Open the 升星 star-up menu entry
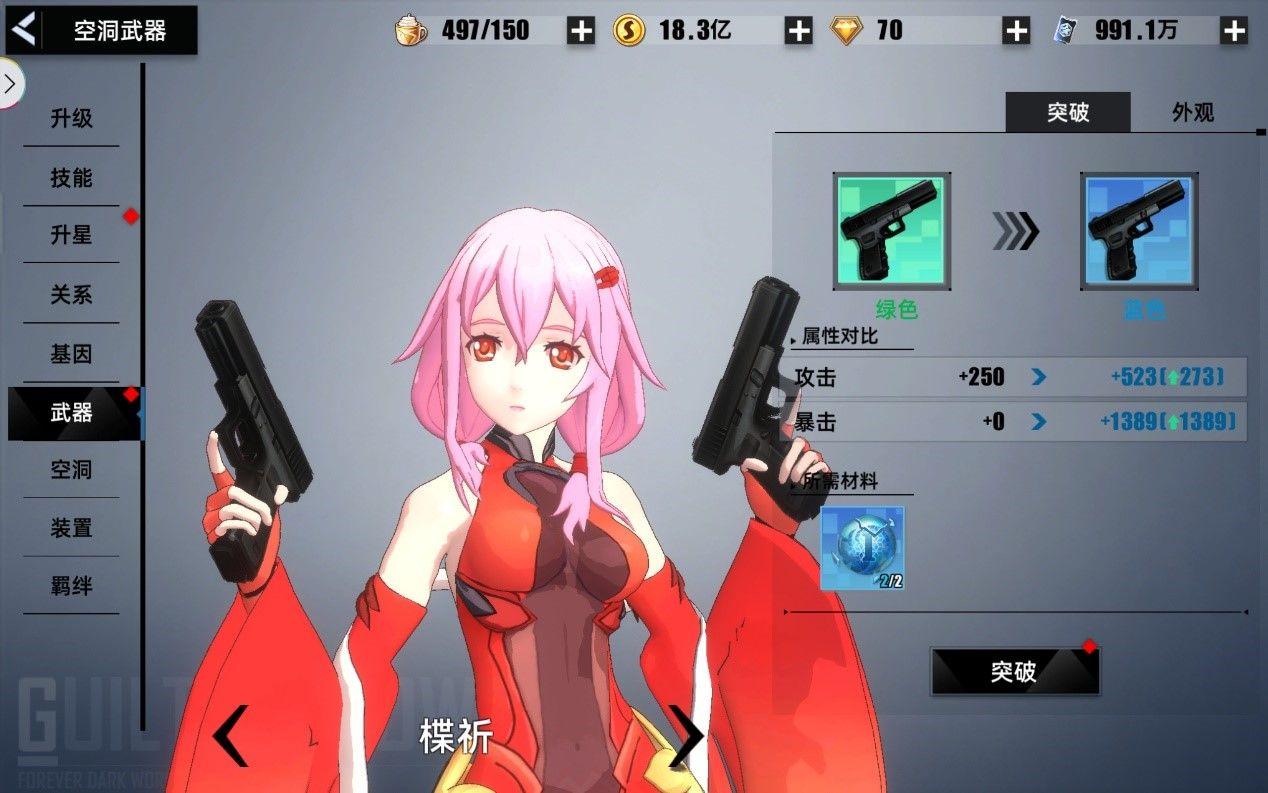Viewport: 1268px width, 793px height. pos(71,235)
